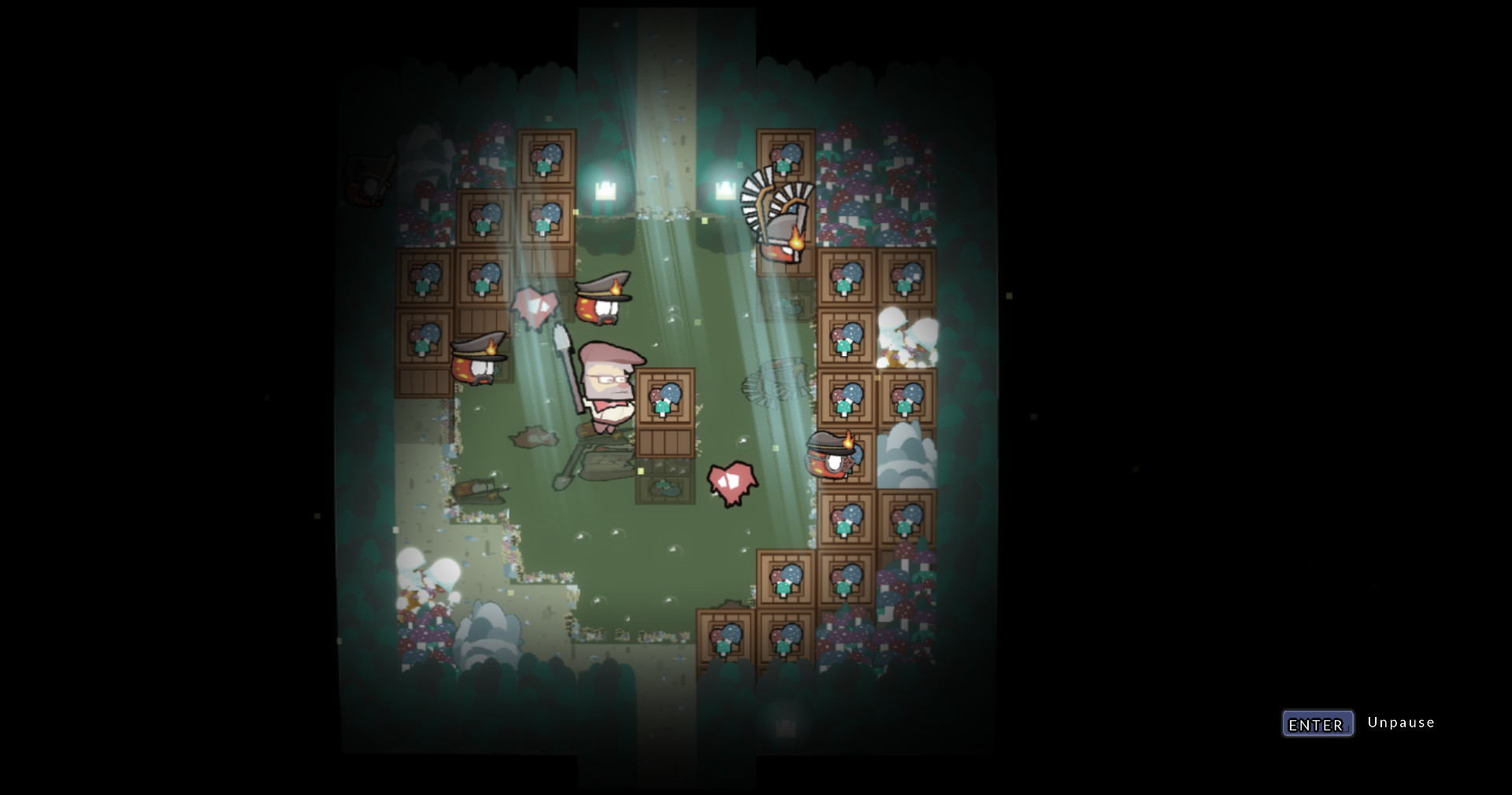Grab the pink heart in the lower center
1512x795 pixels.
click(732, 481)
